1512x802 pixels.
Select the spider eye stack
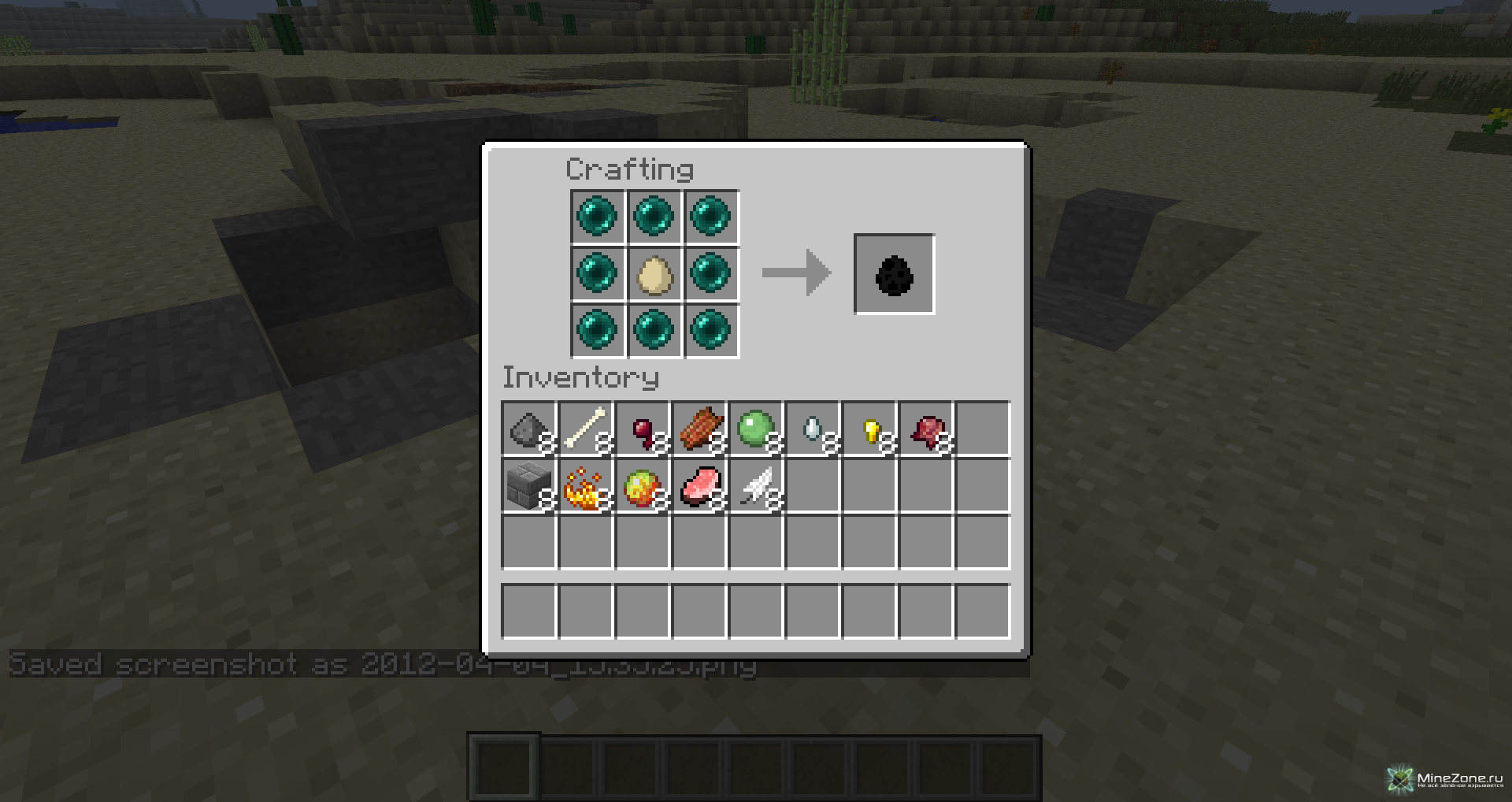[x=643, y=429]
